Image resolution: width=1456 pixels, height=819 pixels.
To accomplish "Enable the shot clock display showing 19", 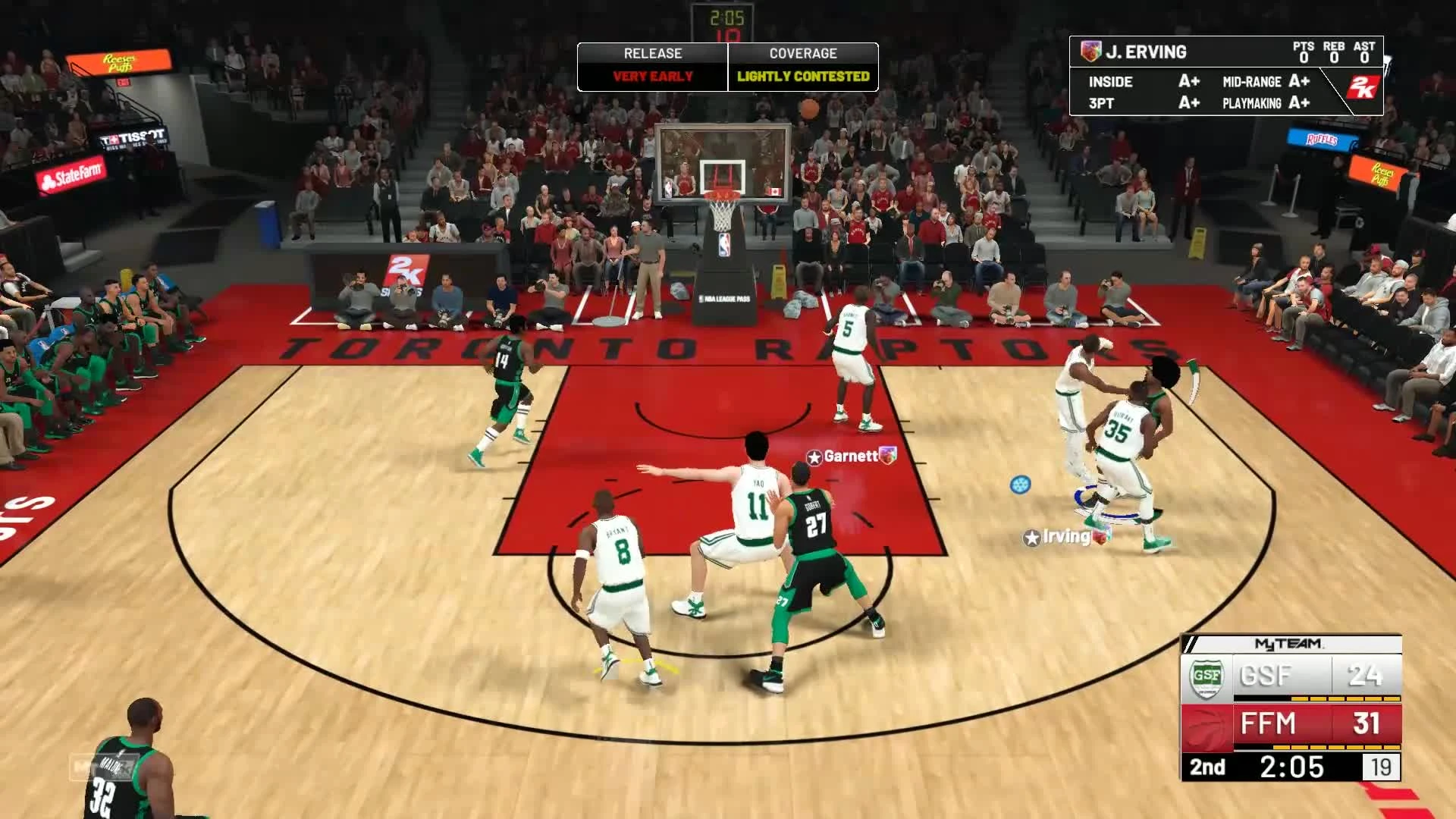I will [1382, 767].
